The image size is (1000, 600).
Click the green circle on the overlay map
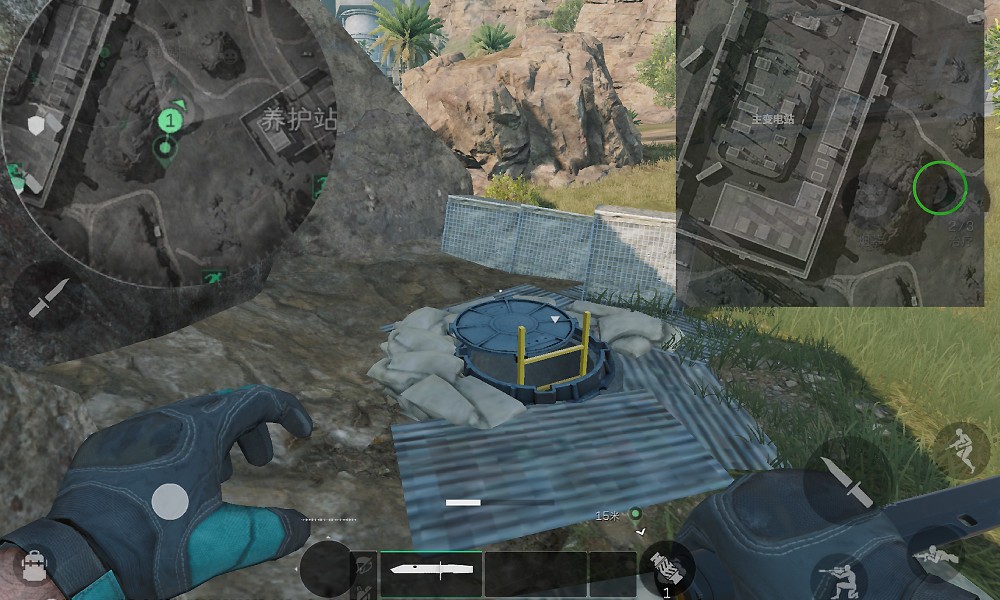(940, 187)
